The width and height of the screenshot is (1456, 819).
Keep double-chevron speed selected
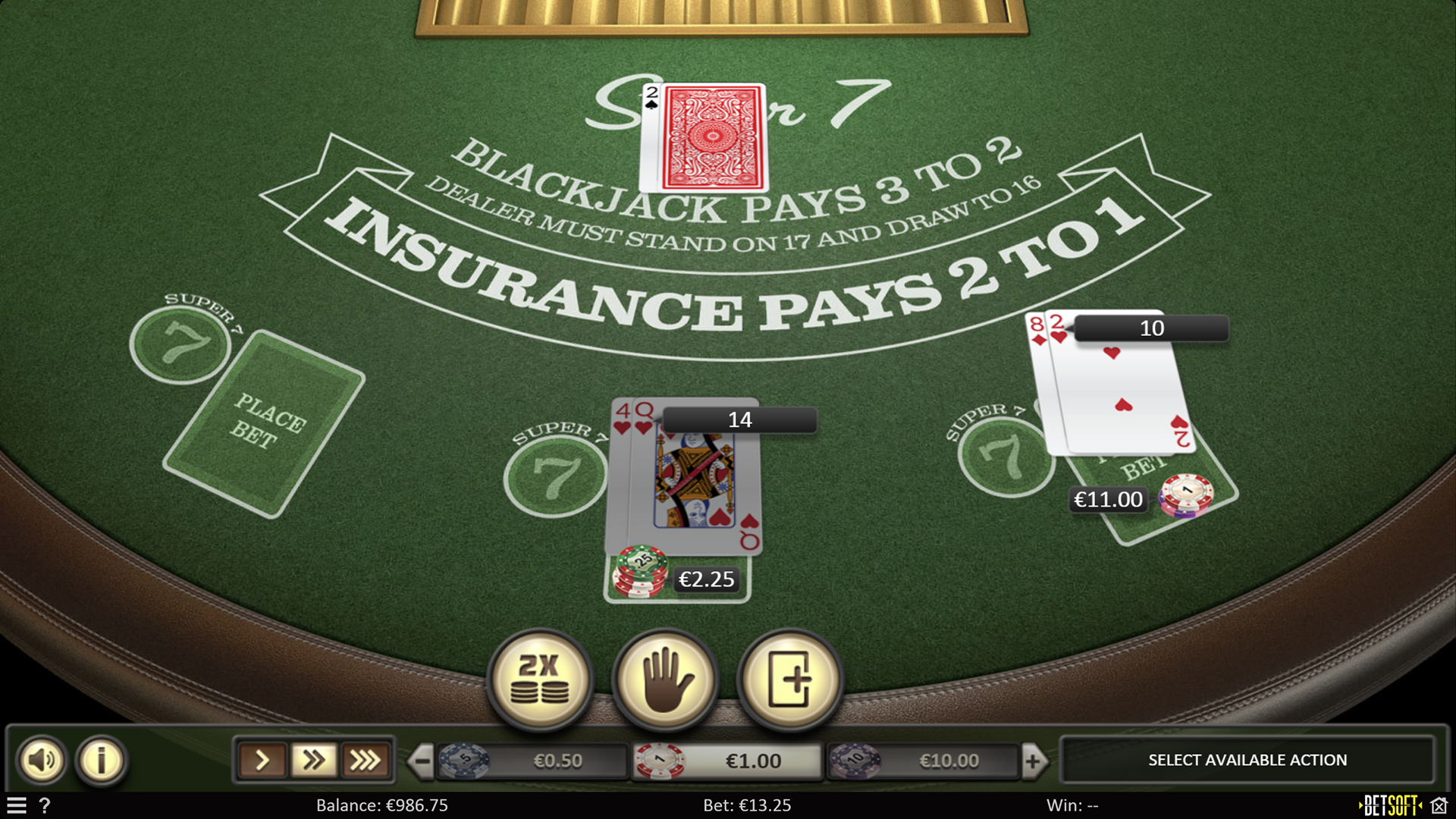(314, 759)
